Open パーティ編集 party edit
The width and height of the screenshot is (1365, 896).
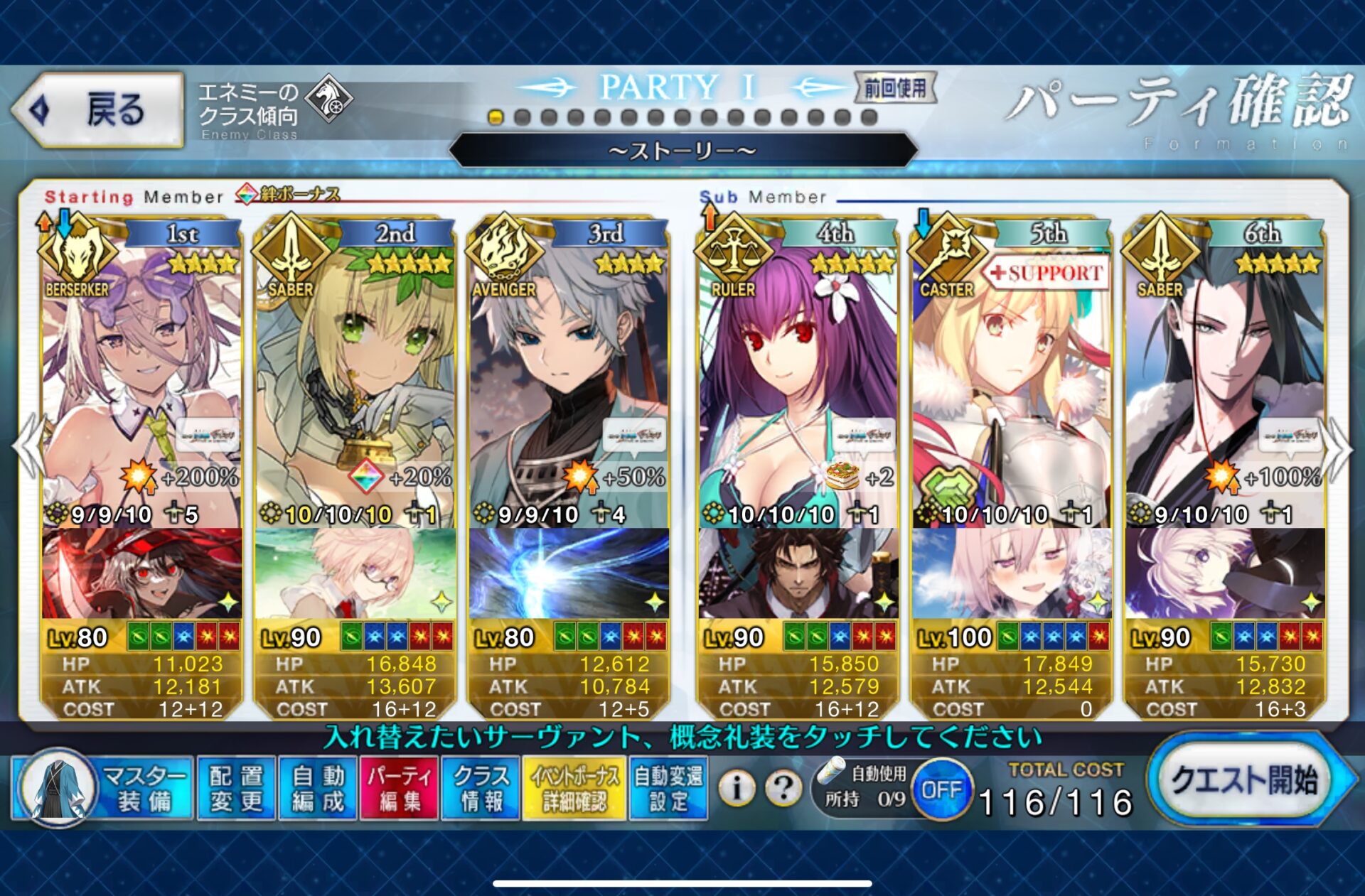click(400, 789)
